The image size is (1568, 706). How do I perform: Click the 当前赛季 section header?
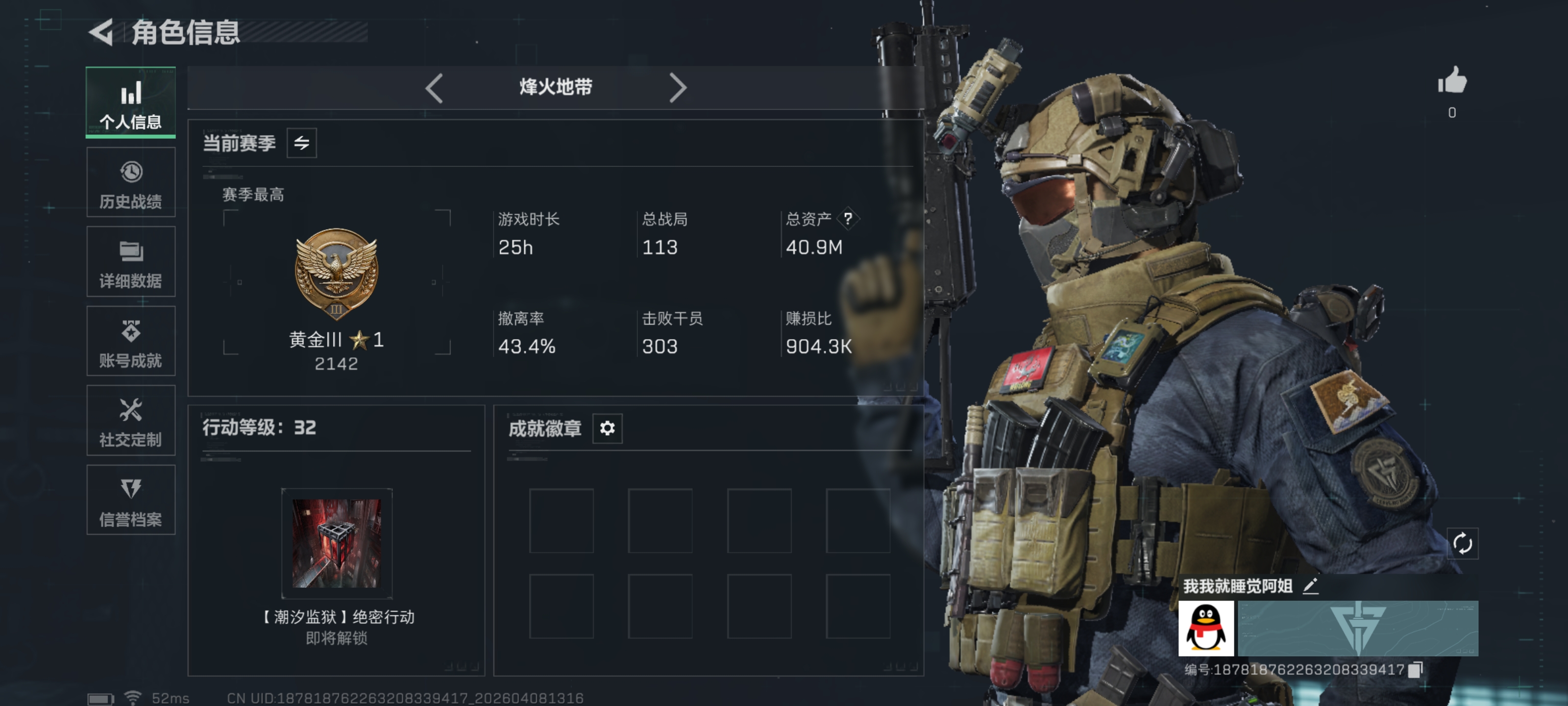[x=239, y=143]
